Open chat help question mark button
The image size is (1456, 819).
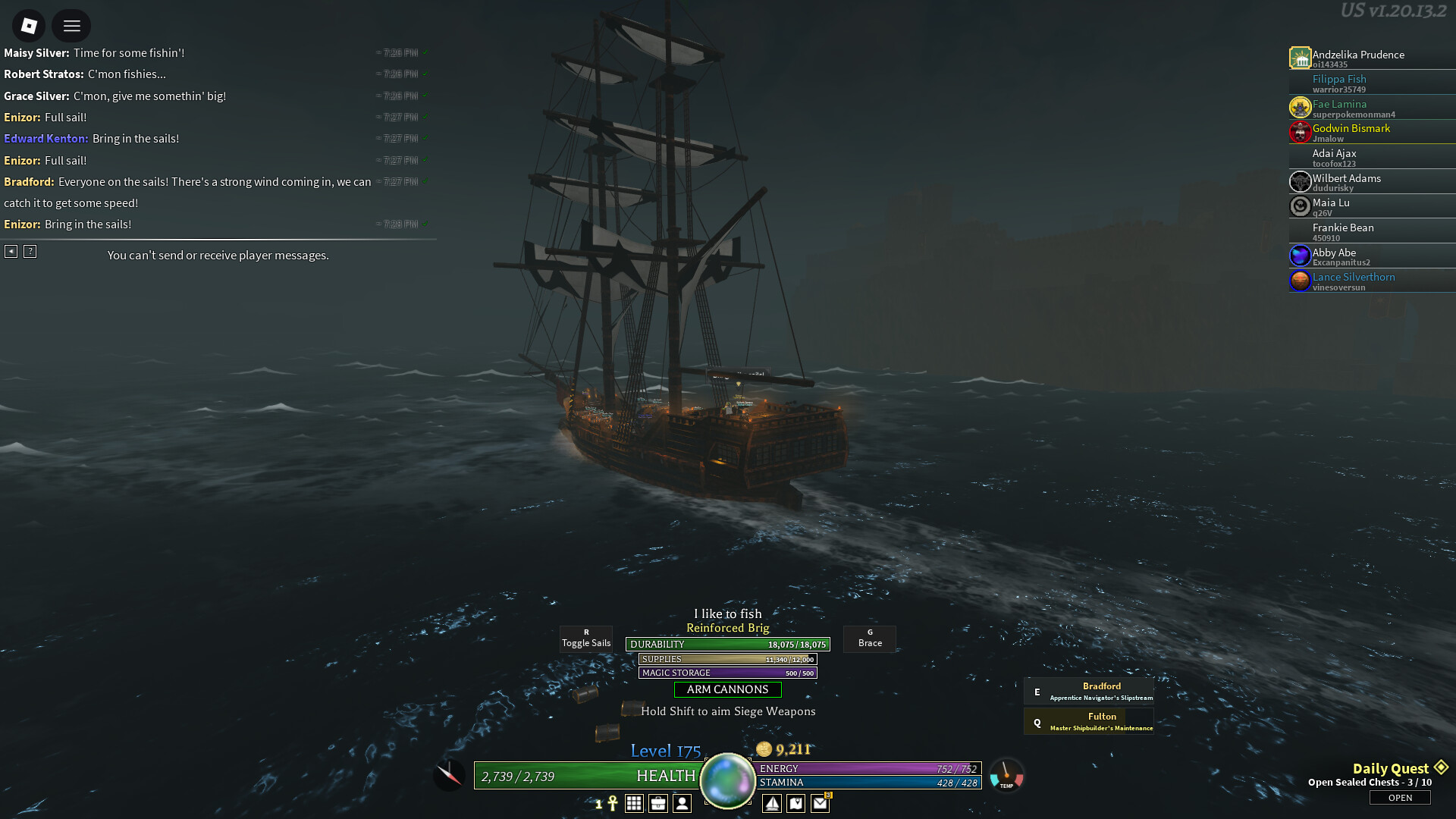30,251
